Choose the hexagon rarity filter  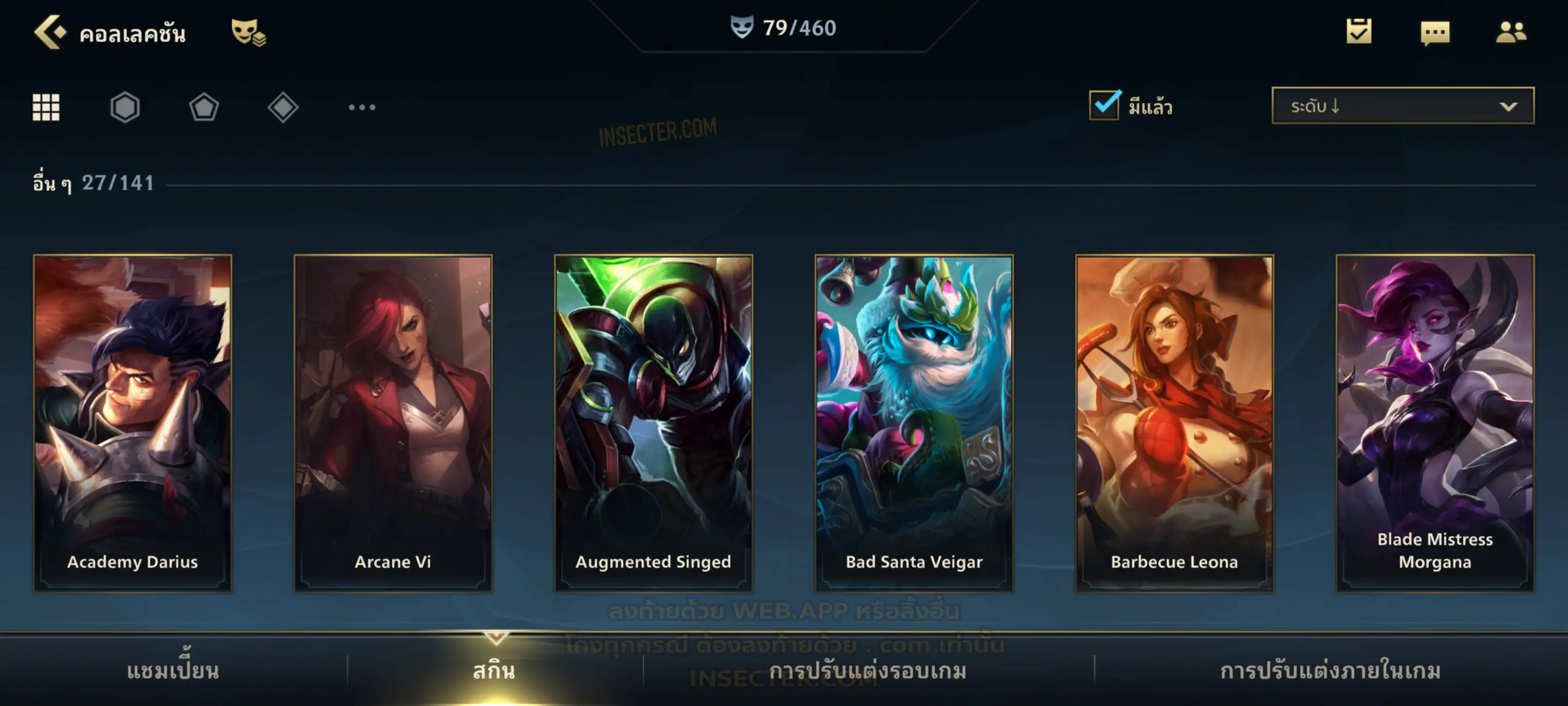[125, 108]
